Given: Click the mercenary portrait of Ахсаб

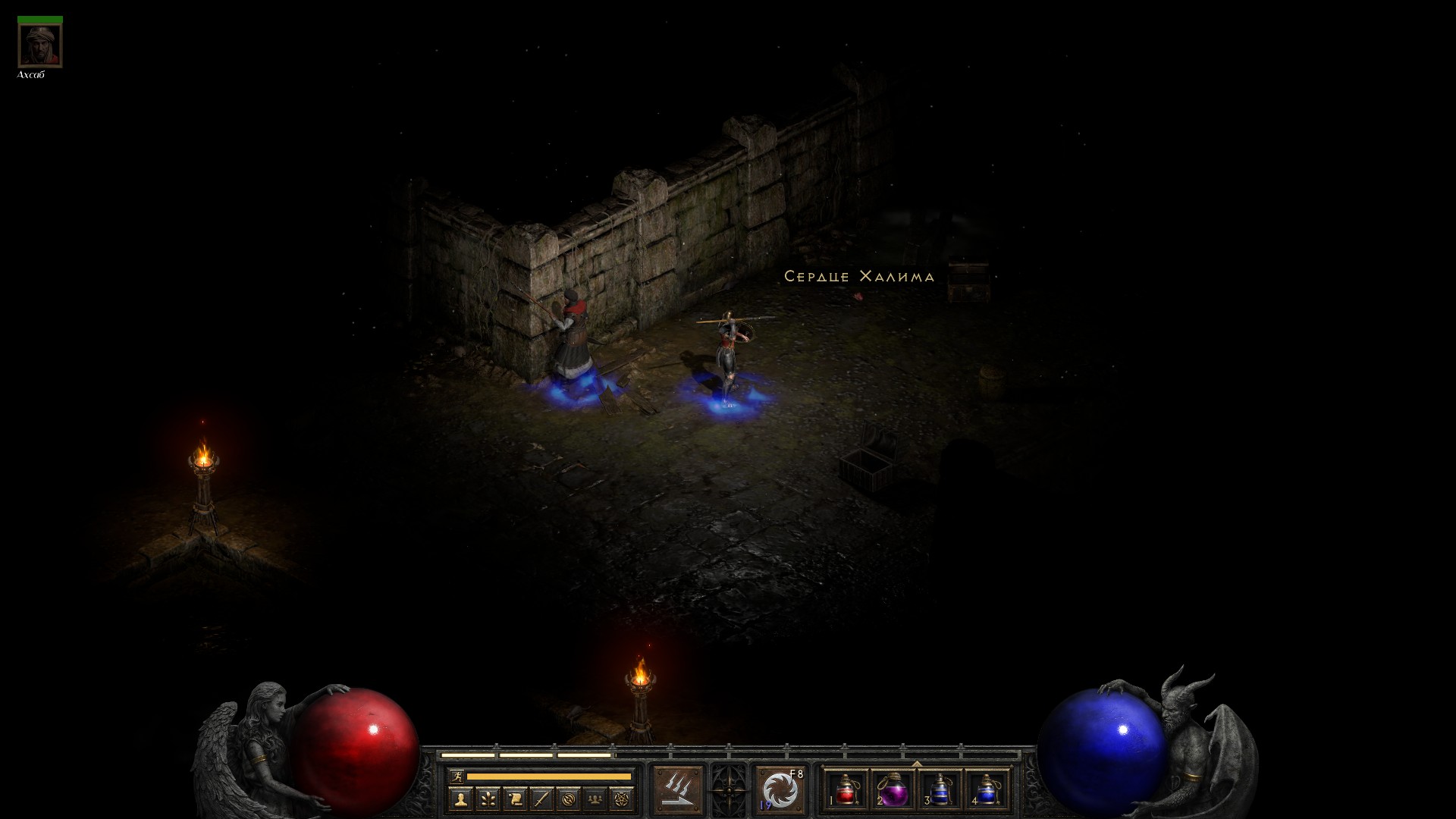Looking at the screenshot, I should [40, 45].
